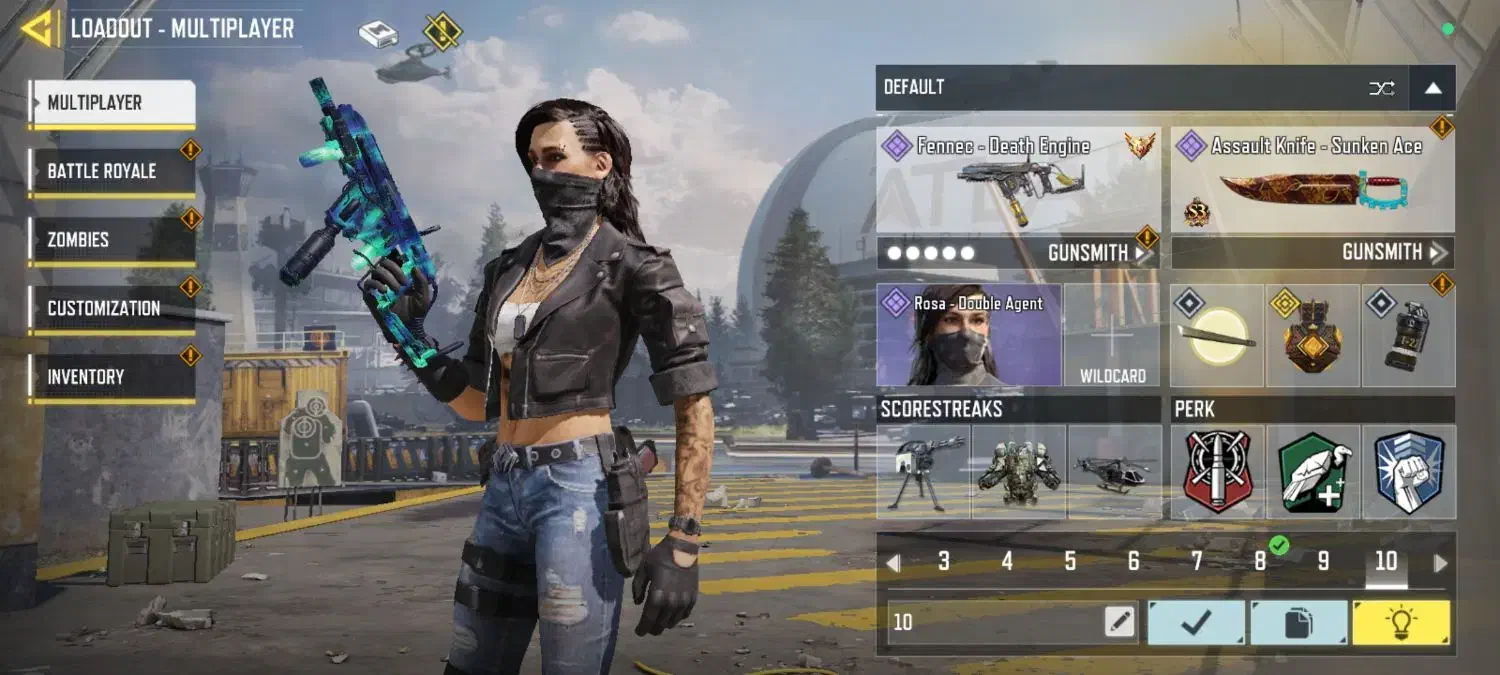Open the Zombies loadout tab

coord(112,240)
